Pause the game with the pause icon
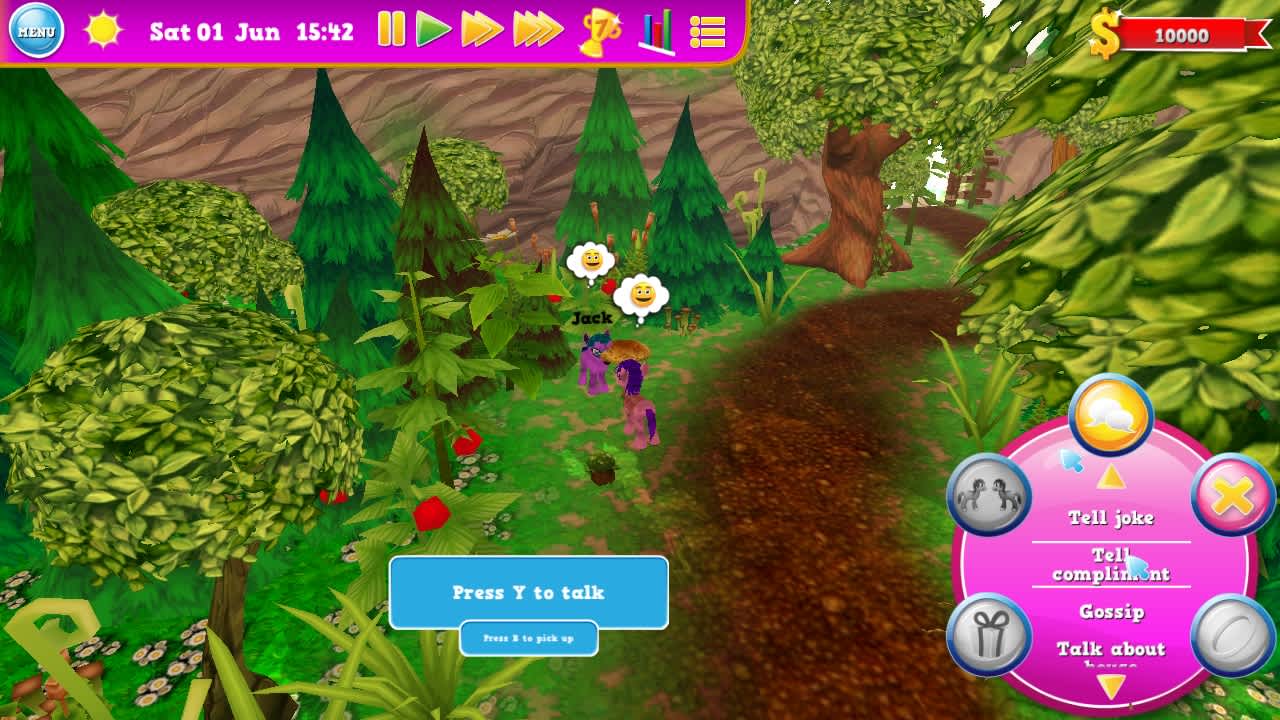This screenshot has height=720, width=1280. pyautogui.click(x=390, y=30)
